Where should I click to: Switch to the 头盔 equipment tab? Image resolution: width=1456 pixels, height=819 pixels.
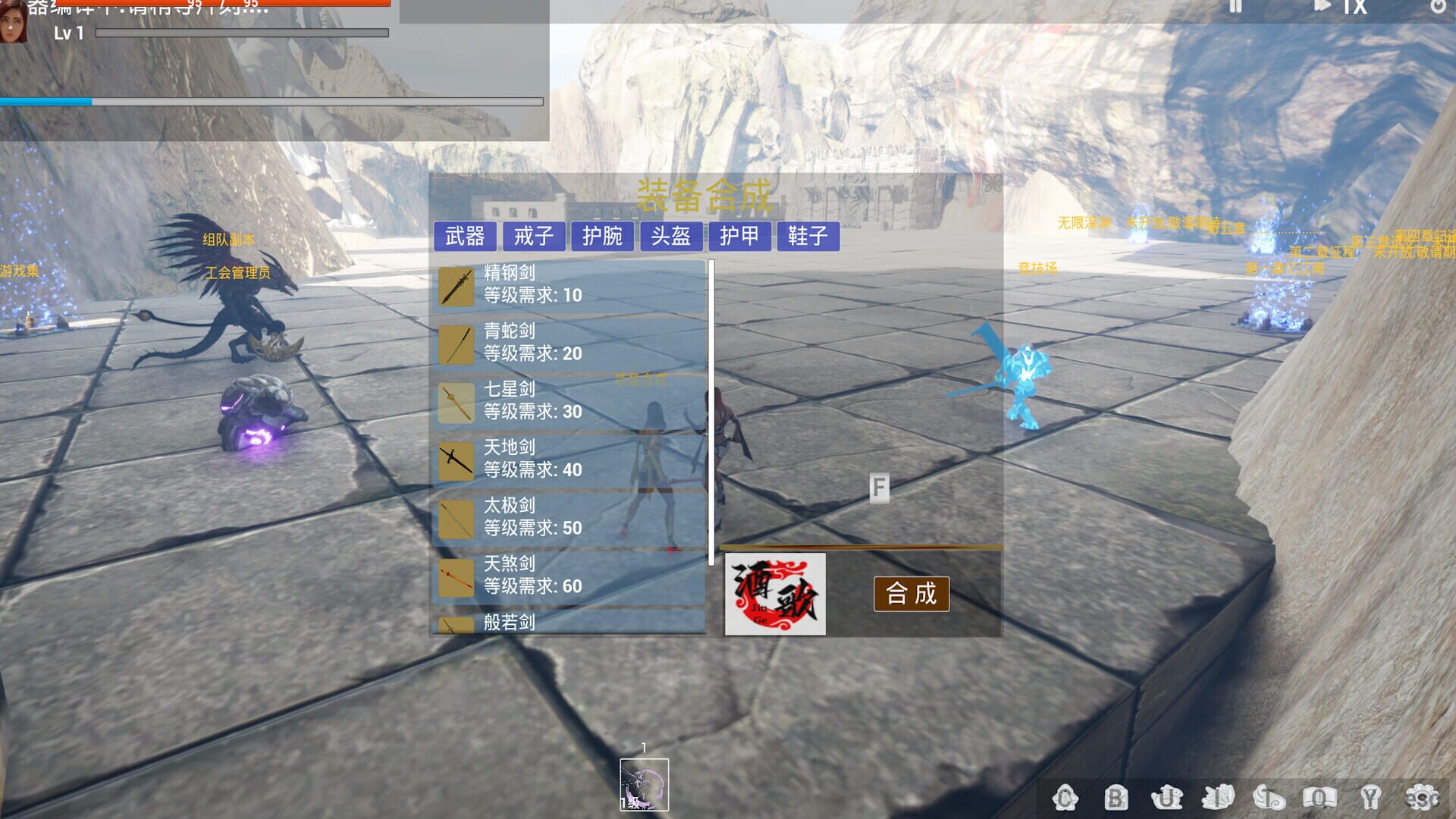[x=672, y=237]
